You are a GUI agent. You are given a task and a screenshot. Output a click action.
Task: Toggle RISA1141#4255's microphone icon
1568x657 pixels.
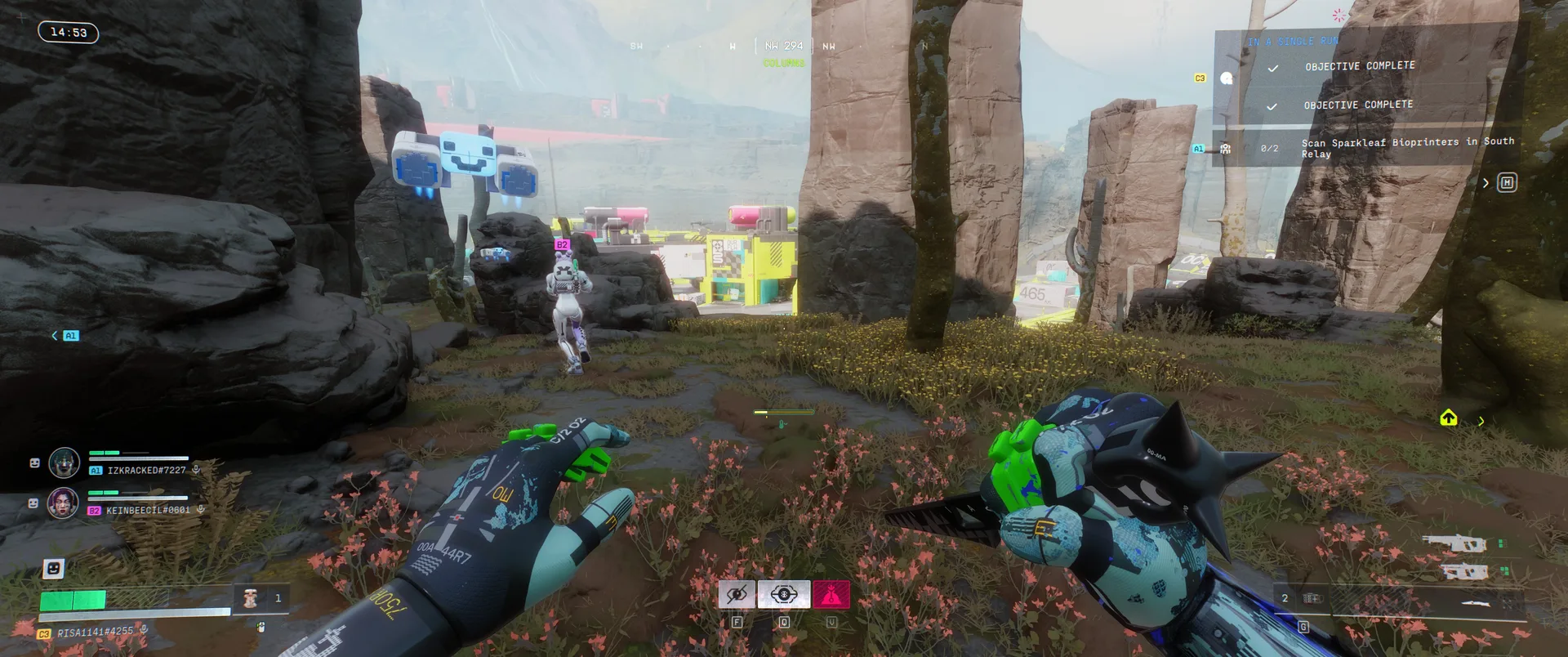click(144, 630)
